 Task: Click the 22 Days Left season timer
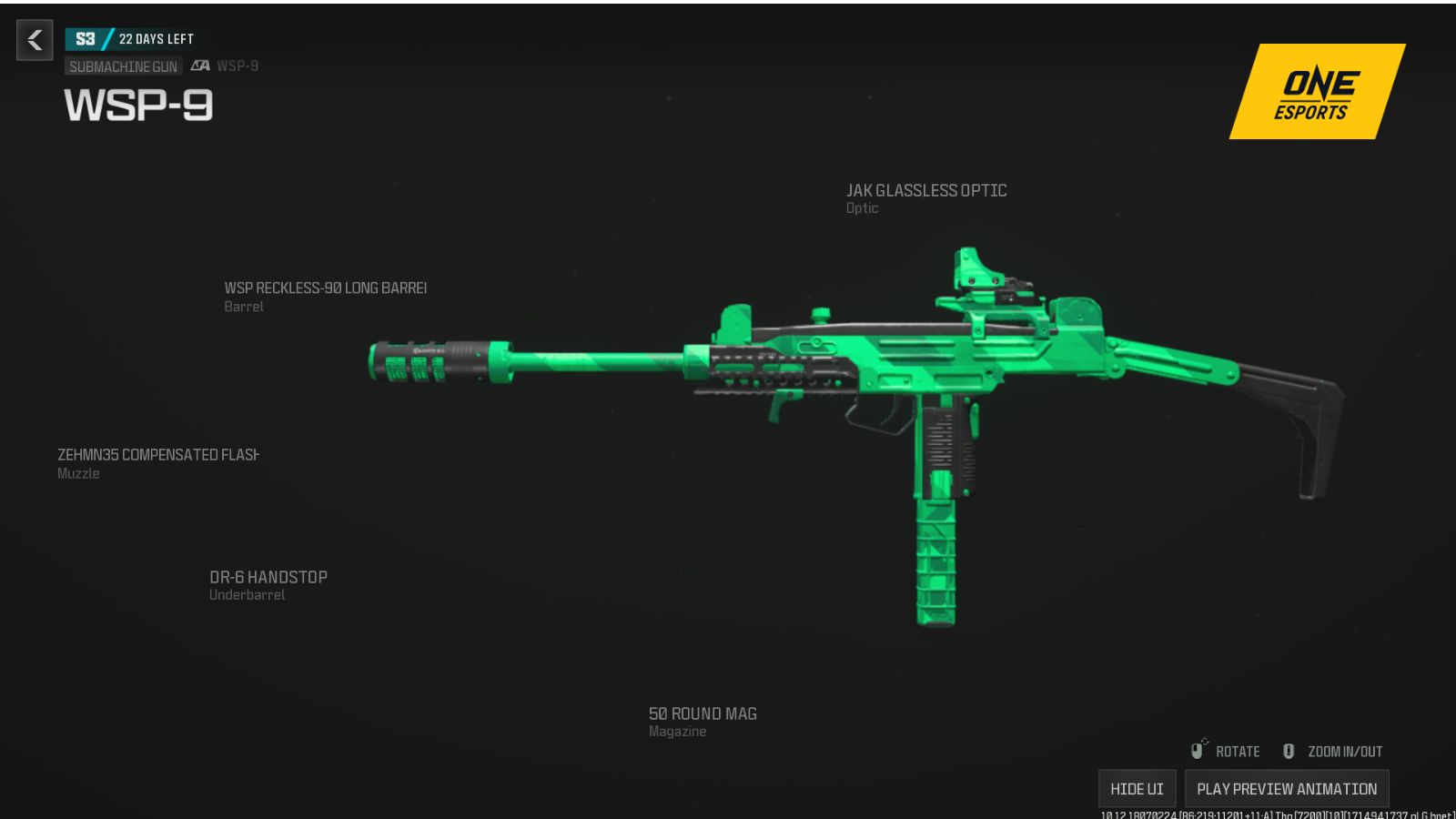coord(155,38)
